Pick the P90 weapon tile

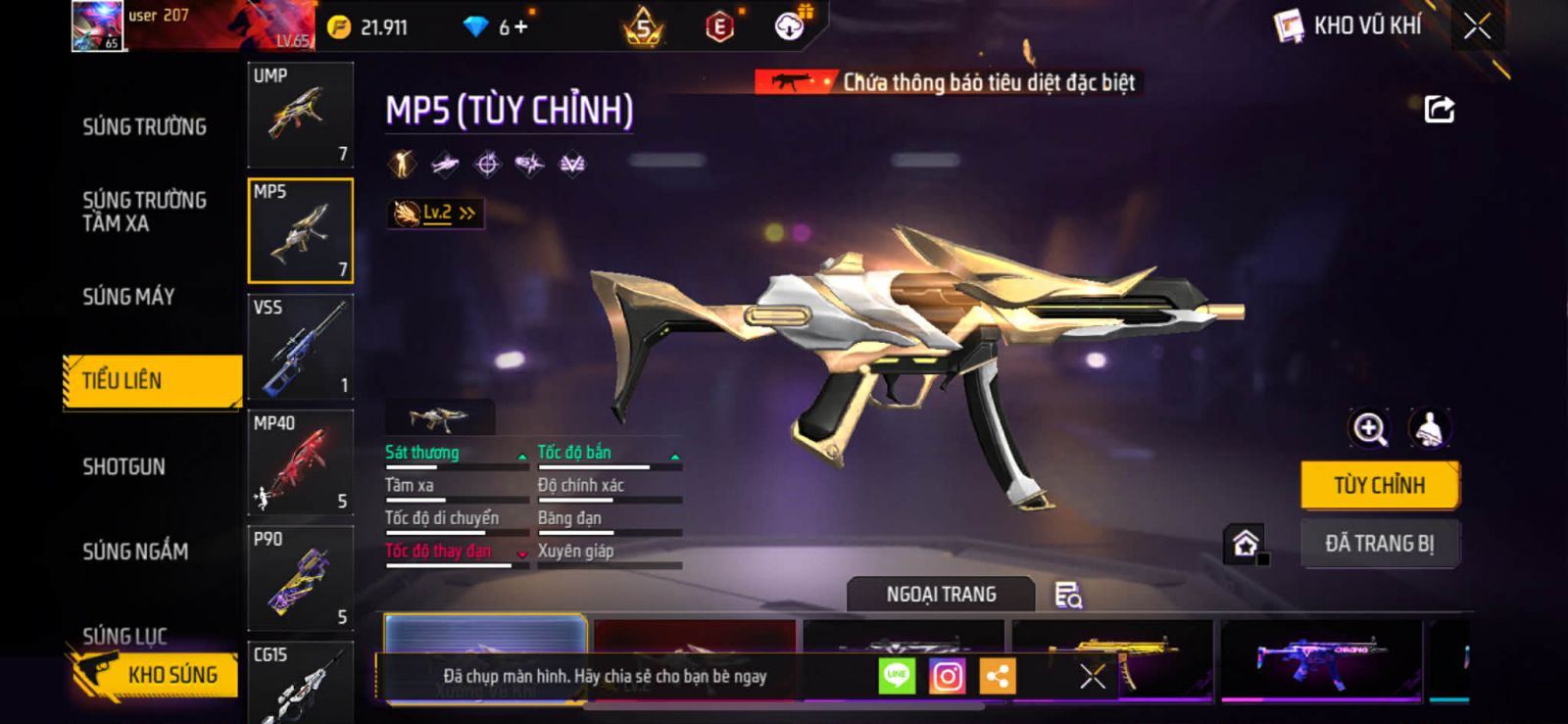click(x=300, y=578)
